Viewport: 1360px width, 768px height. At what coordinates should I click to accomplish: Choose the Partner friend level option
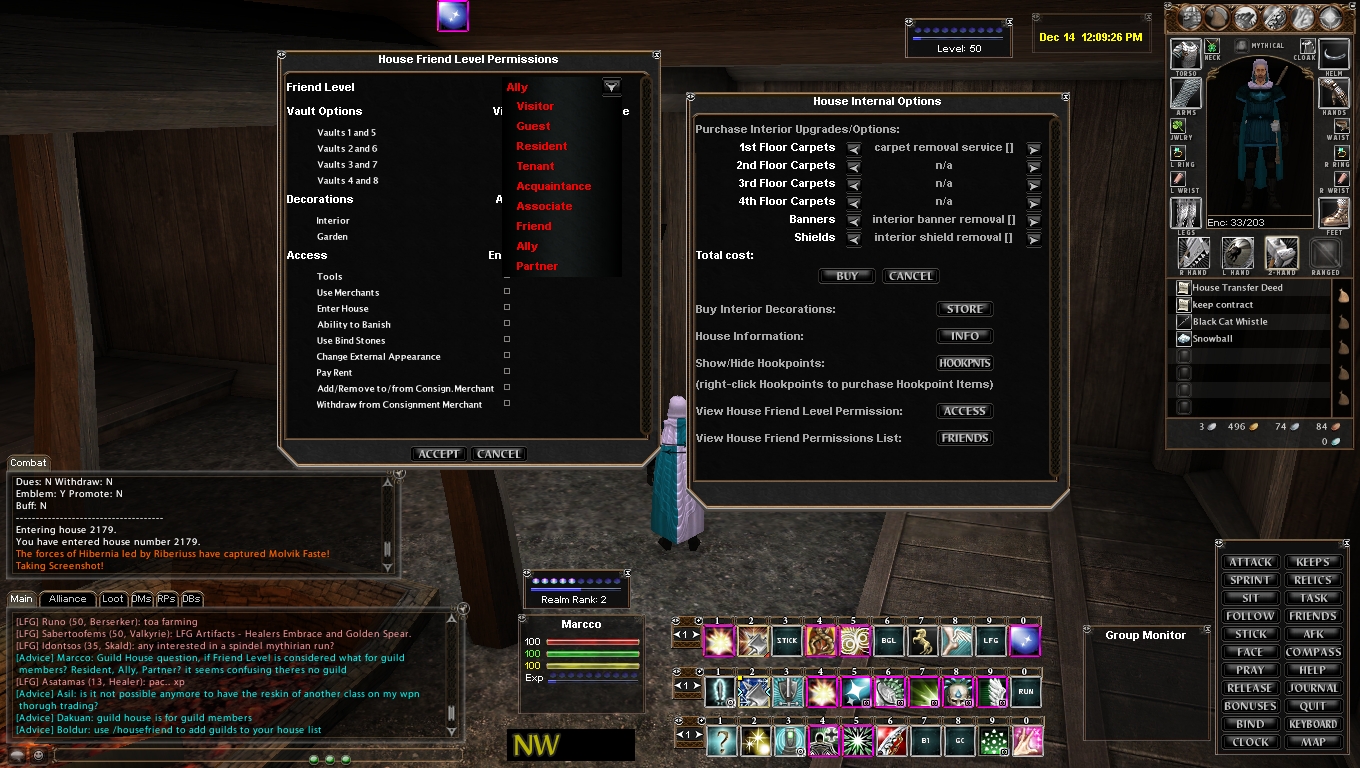537,266
